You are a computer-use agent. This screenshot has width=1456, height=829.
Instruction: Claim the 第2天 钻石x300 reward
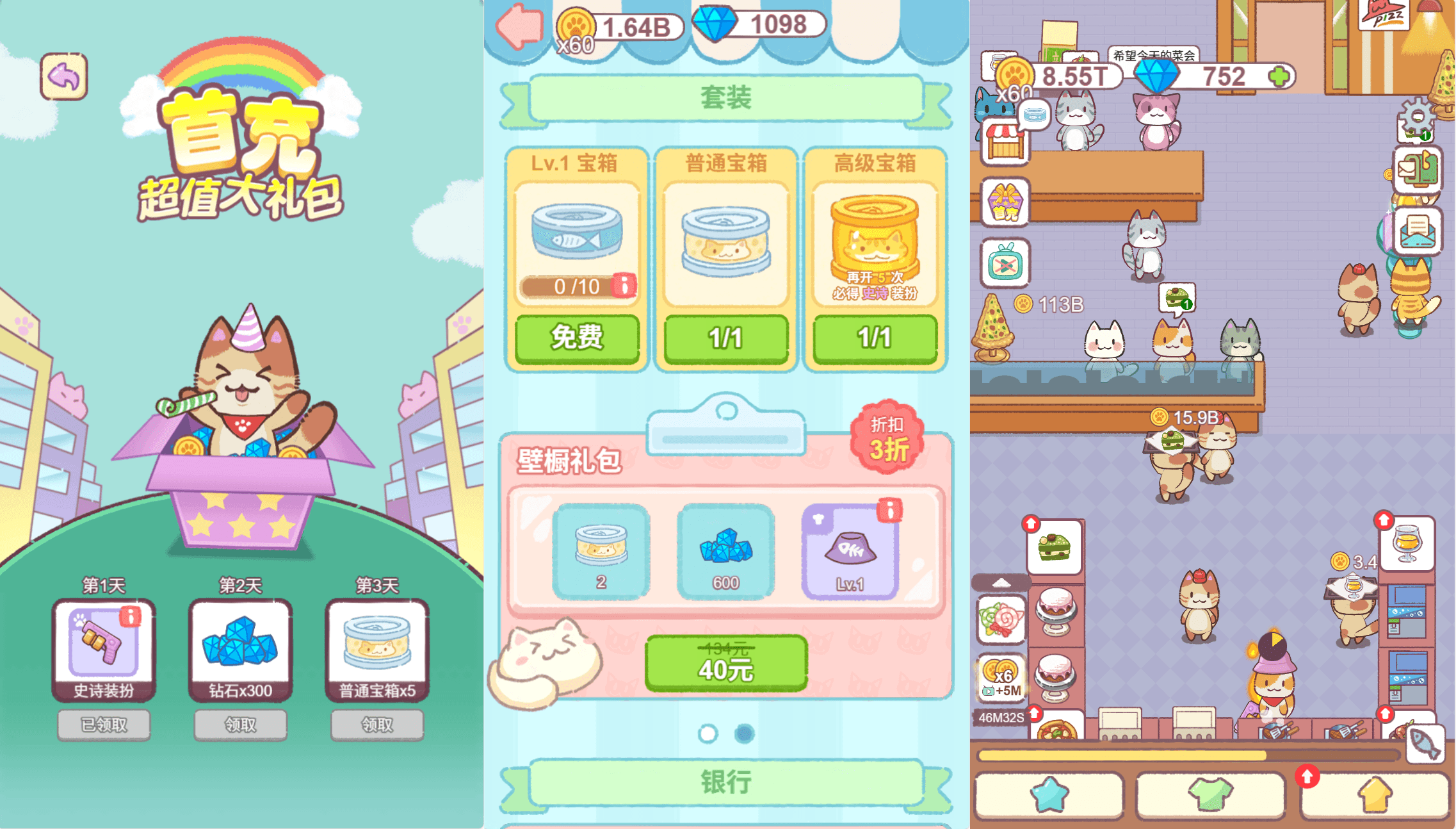coord(240,725)
